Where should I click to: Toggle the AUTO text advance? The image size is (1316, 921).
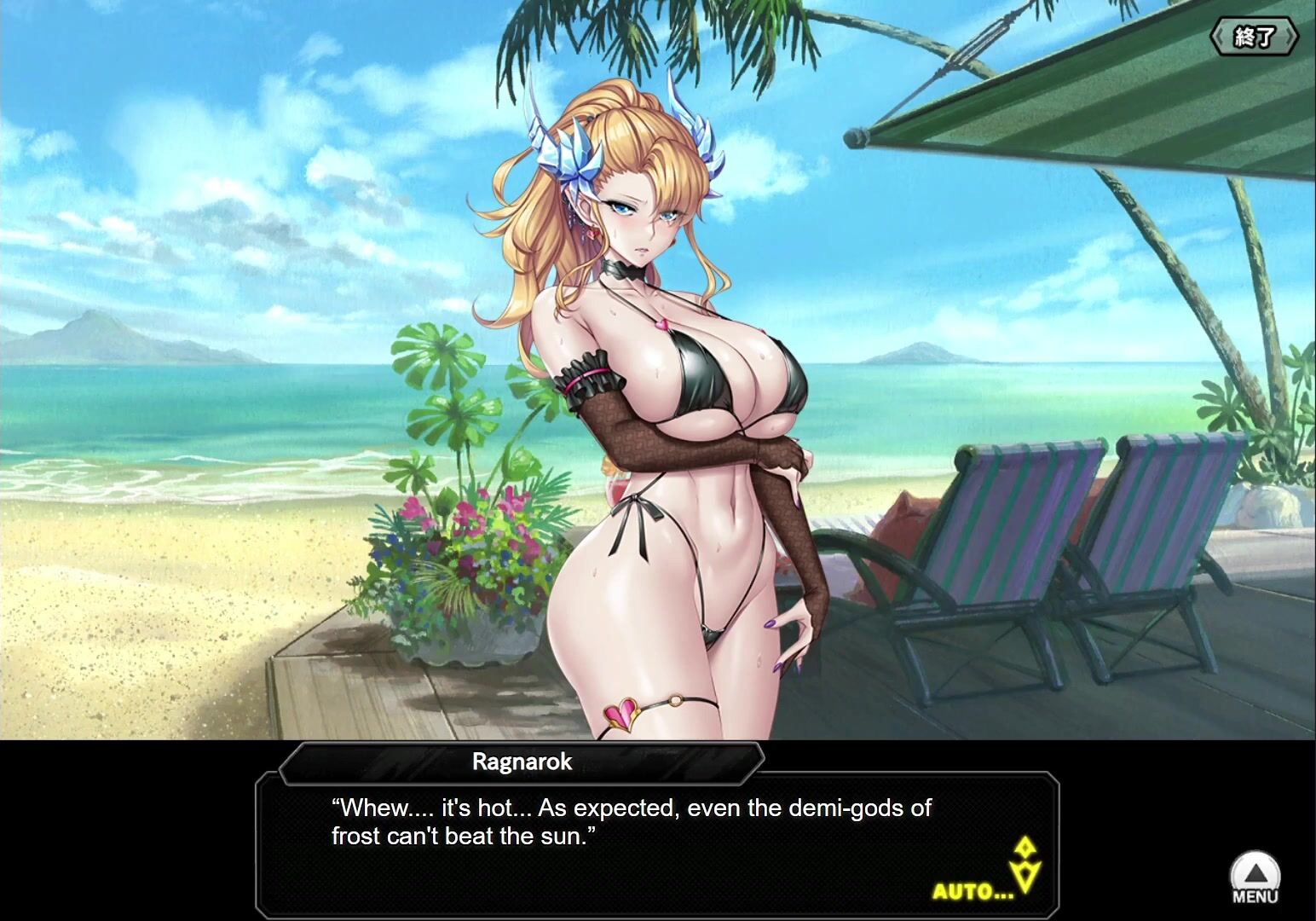[973, 892]
